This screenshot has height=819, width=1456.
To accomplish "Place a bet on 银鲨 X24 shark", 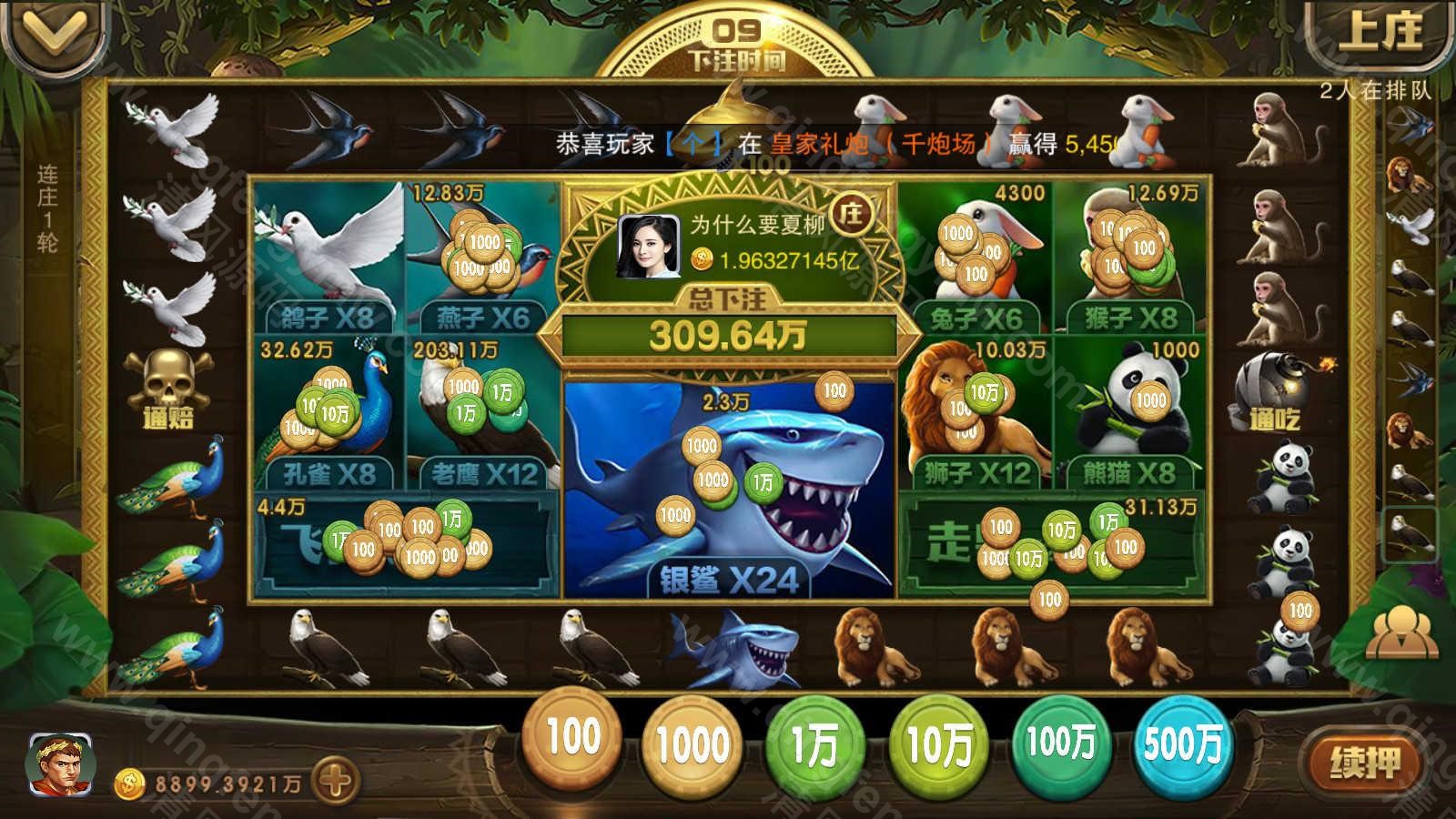I will [728, 491].
